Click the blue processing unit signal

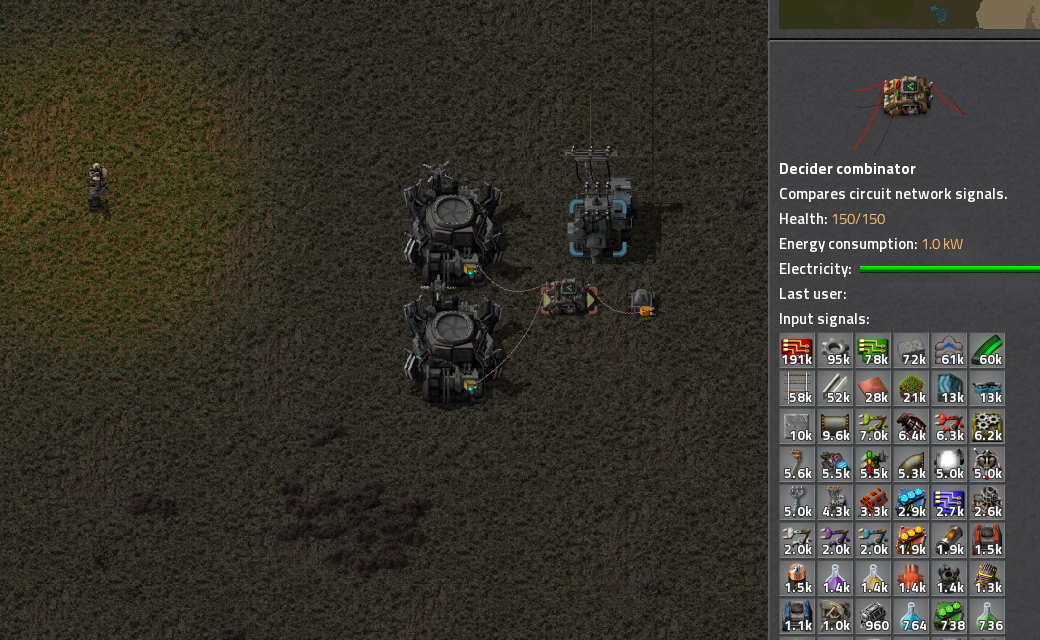point(949,503)
